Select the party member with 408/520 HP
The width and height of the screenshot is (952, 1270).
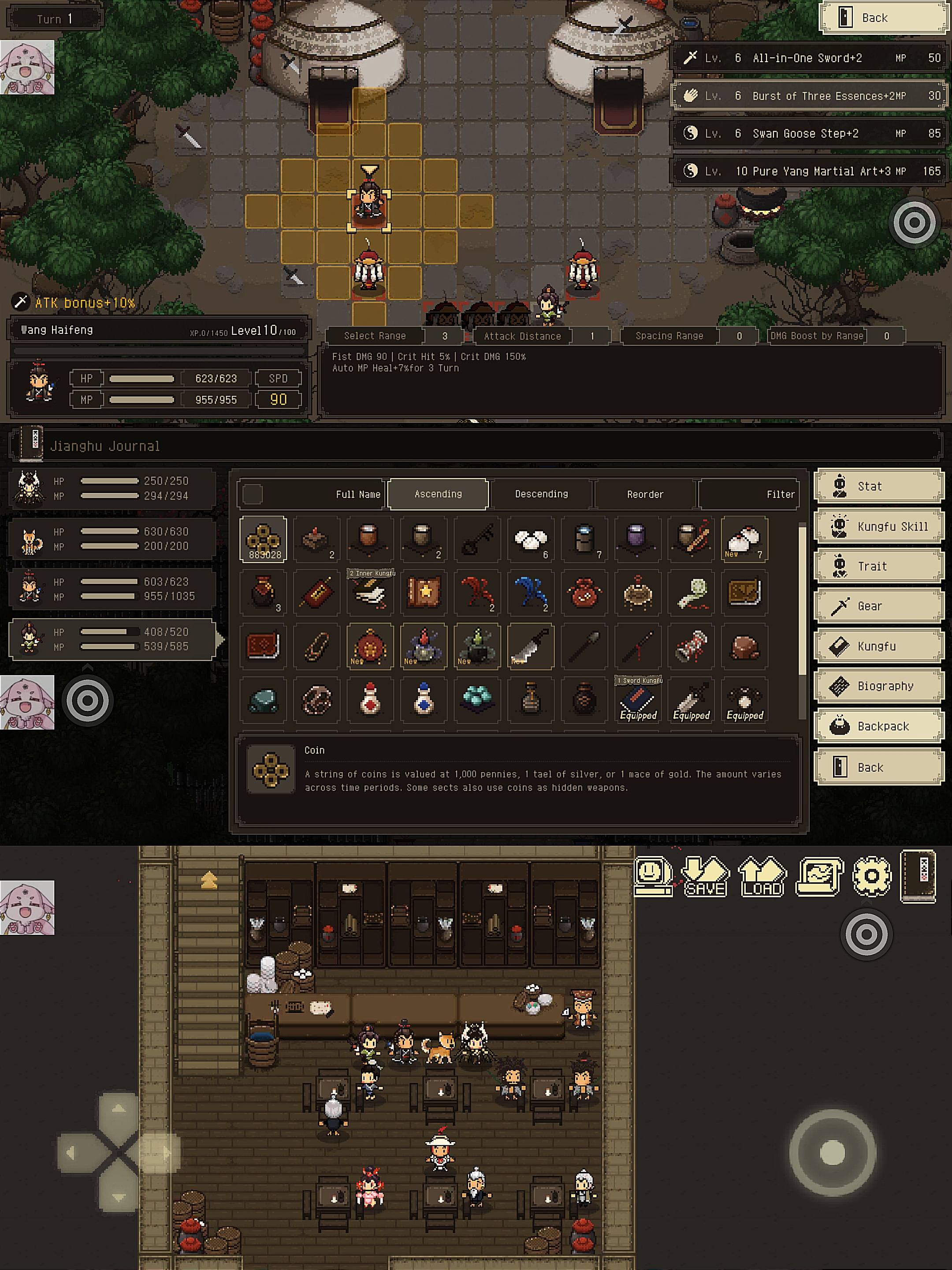112,639
